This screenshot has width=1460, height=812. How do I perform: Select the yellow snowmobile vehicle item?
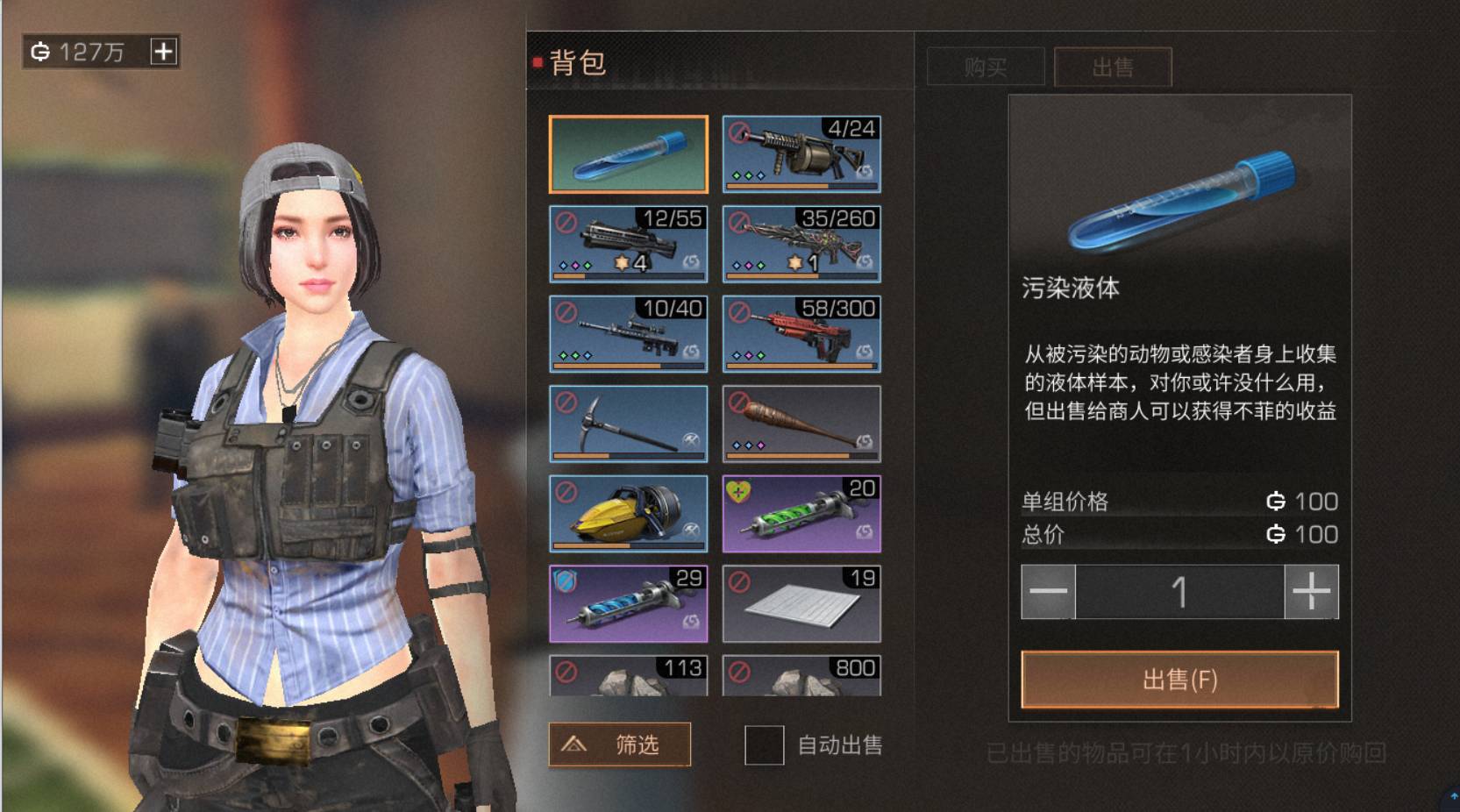pos(628,513)
